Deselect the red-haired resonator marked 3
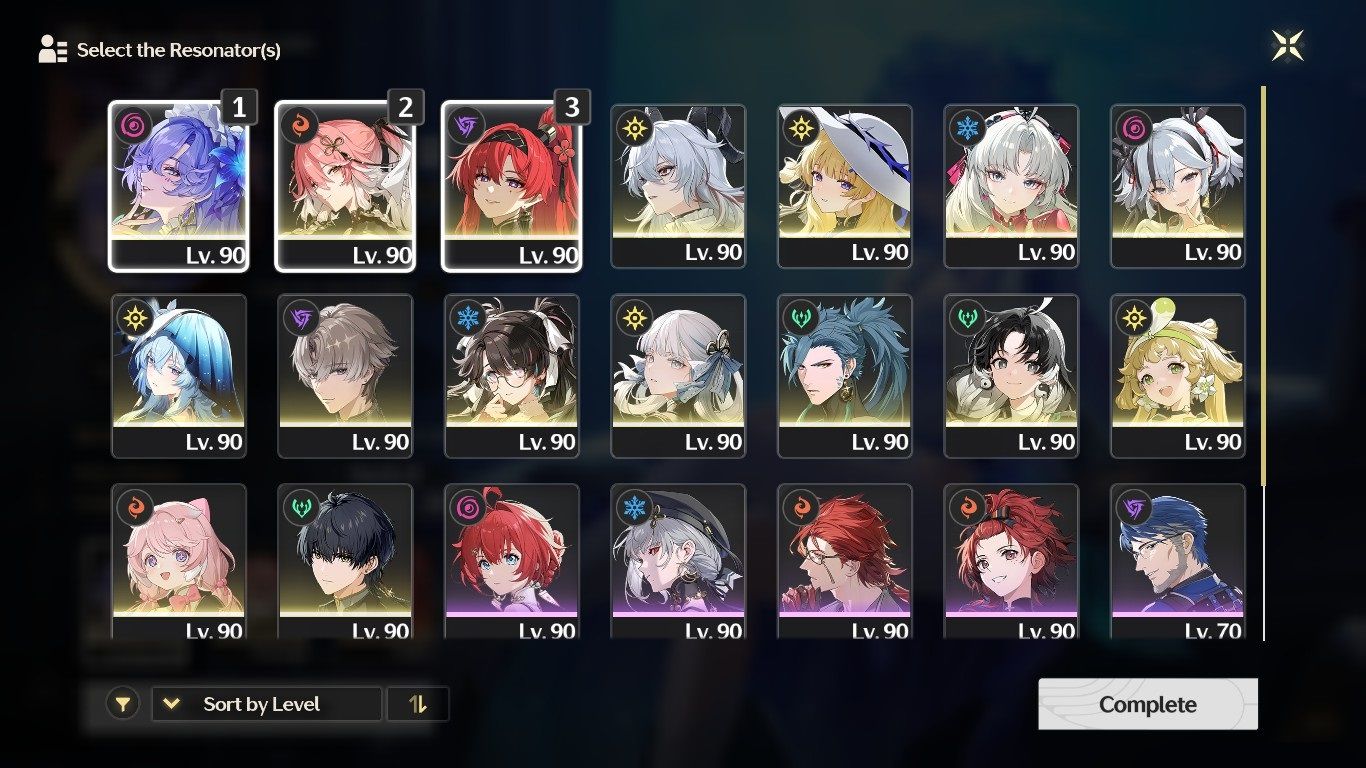Viewport: 1366px width, 768px height. coord(511,186)
